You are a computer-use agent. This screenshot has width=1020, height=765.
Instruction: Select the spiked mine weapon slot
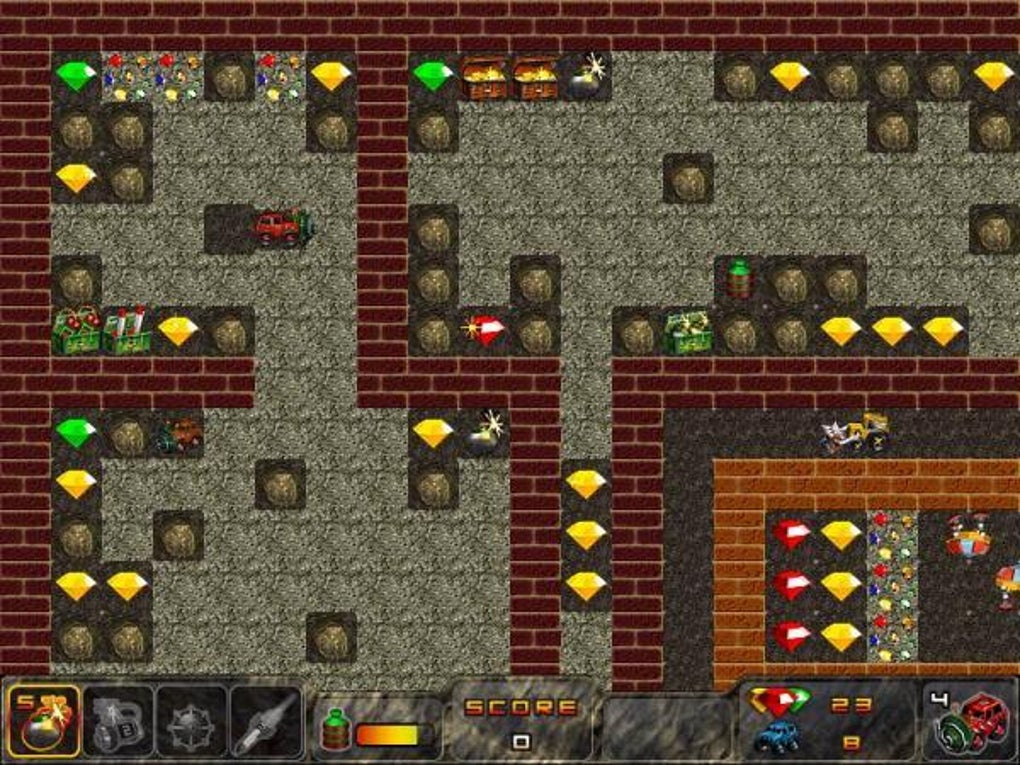[x=192, y=720]
